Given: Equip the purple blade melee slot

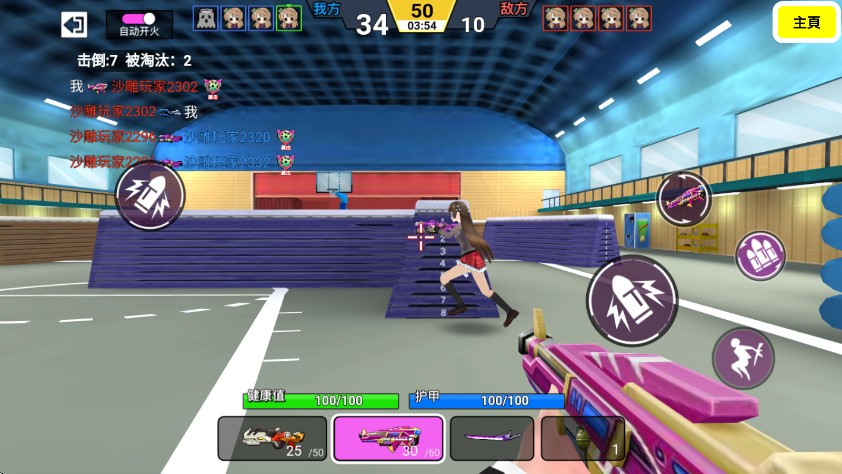Looking at the screenshot, I should (491, 438).
